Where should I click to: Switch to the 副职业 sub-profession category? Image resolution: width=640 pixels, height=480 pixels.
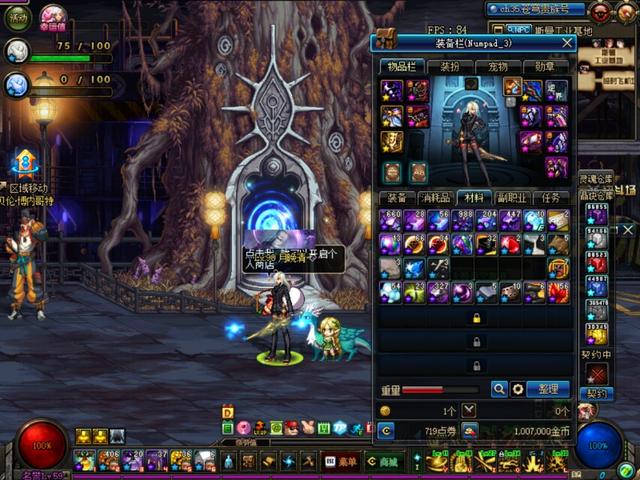tap(512, 197)
